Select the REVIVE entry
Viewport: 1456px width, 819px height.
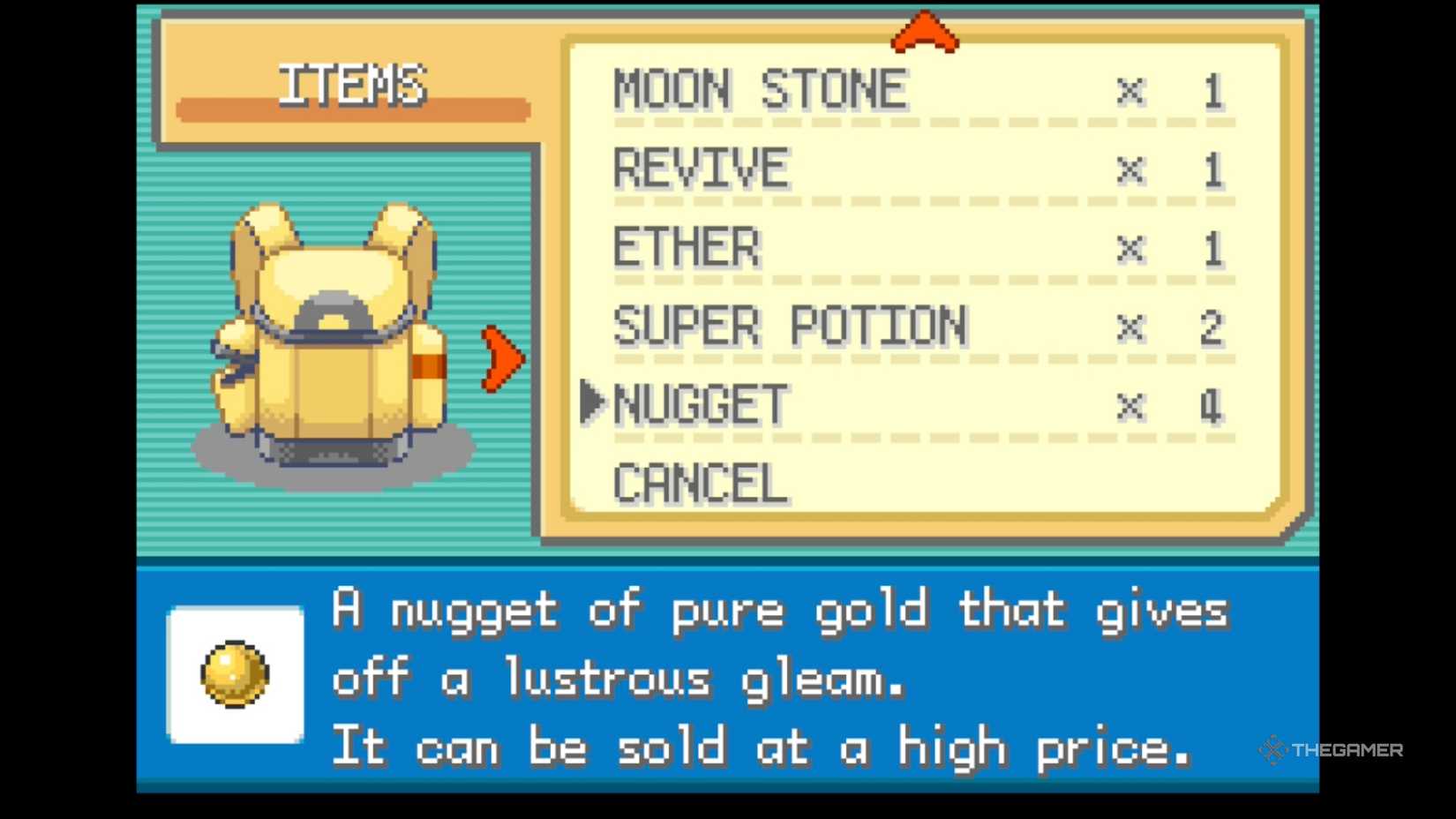700,166
